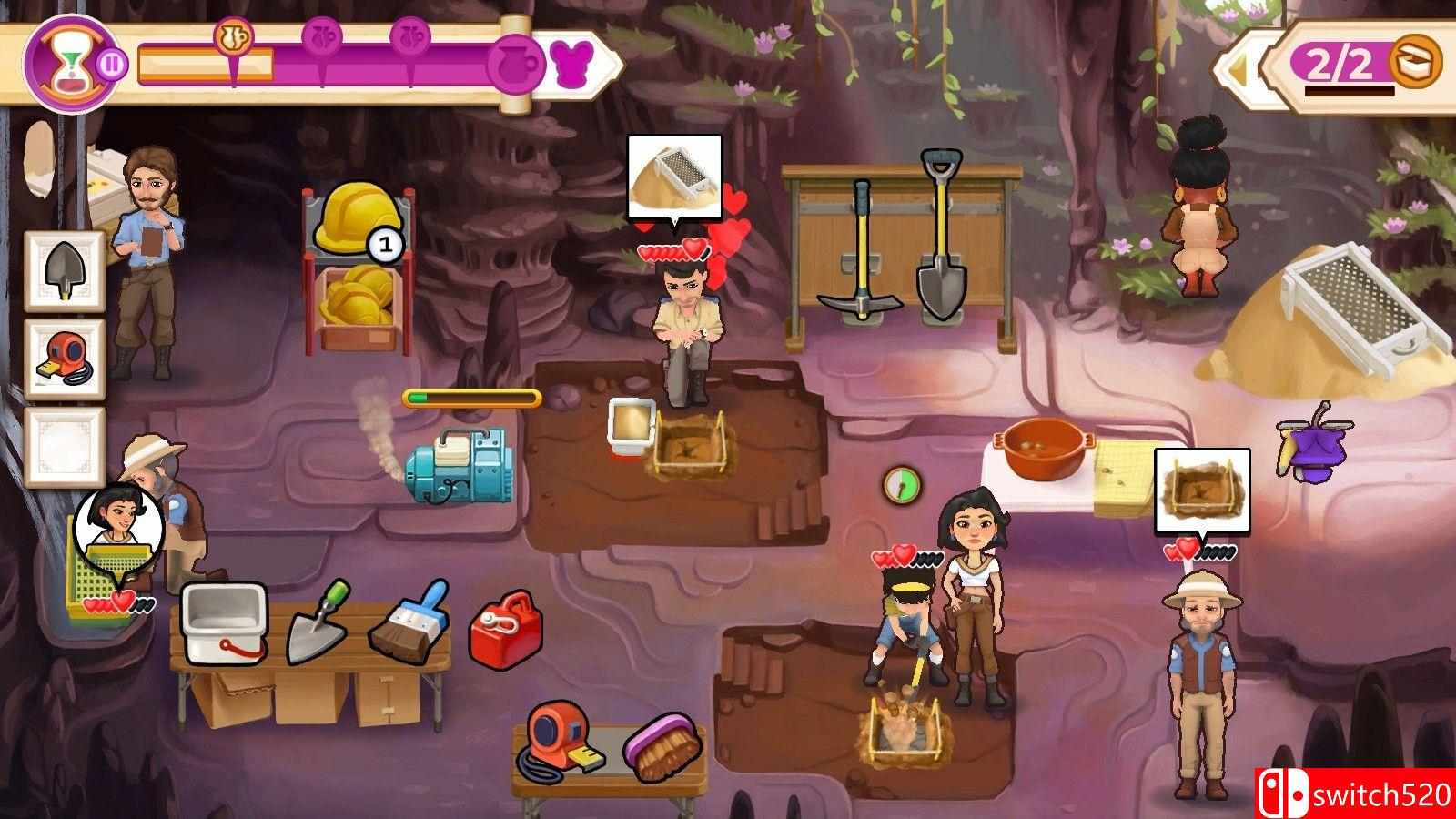Click the empty tray slot

[x=64, y=446]
